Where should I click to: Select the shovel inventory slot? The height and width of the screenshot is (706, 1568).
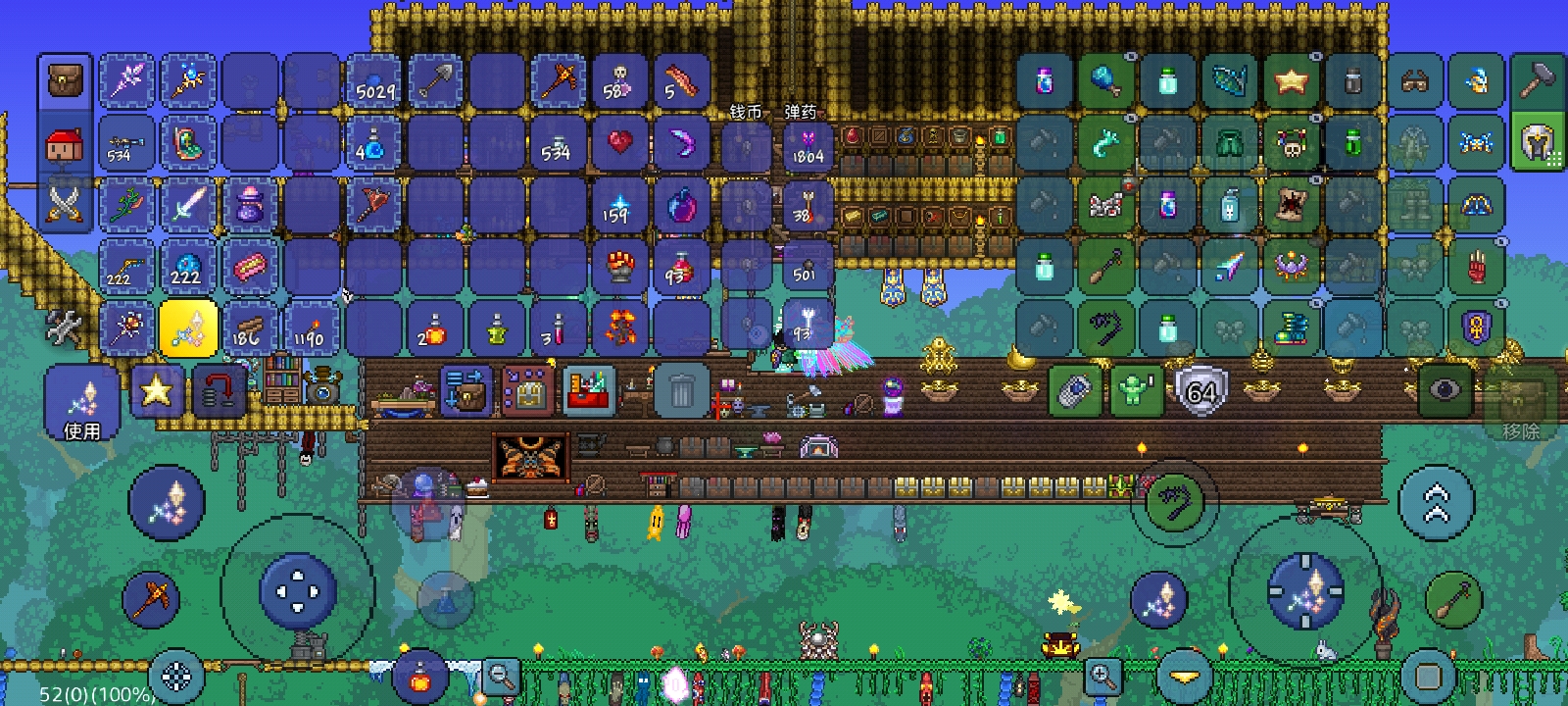pyautogui.click(x=435, y=82)
